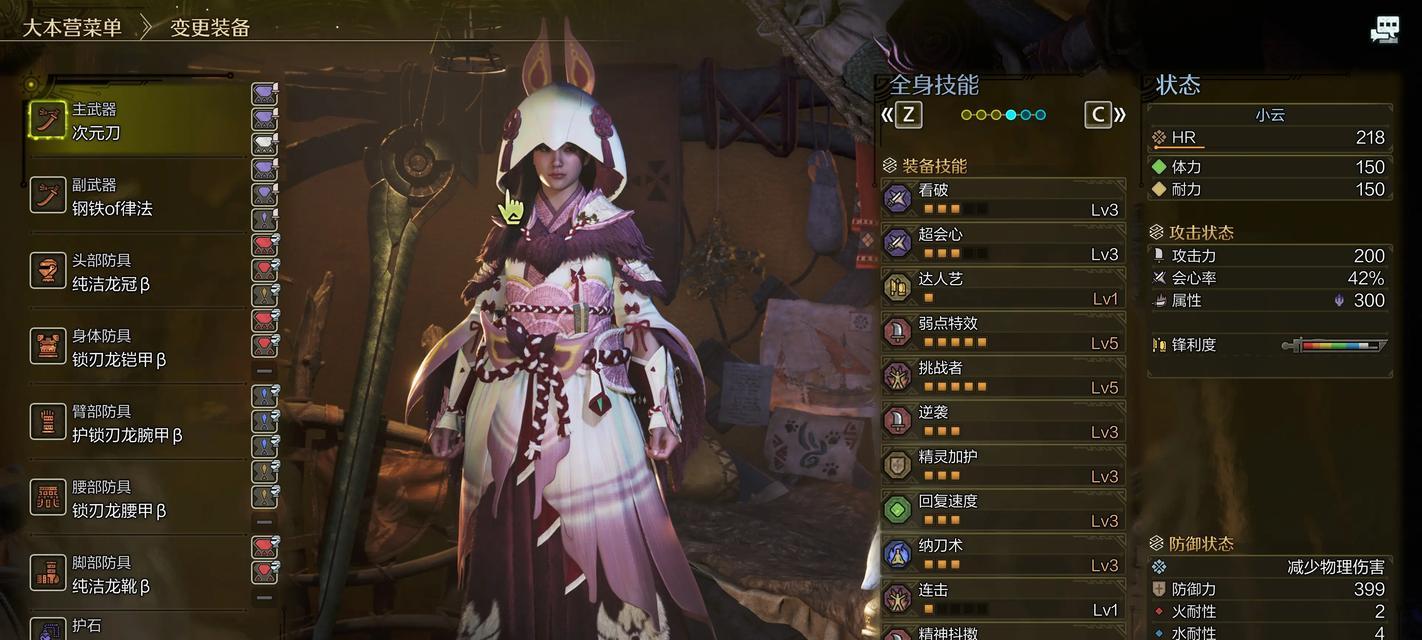
Task: Show details for the 达人艺 skill
Action: [1003, 288]
